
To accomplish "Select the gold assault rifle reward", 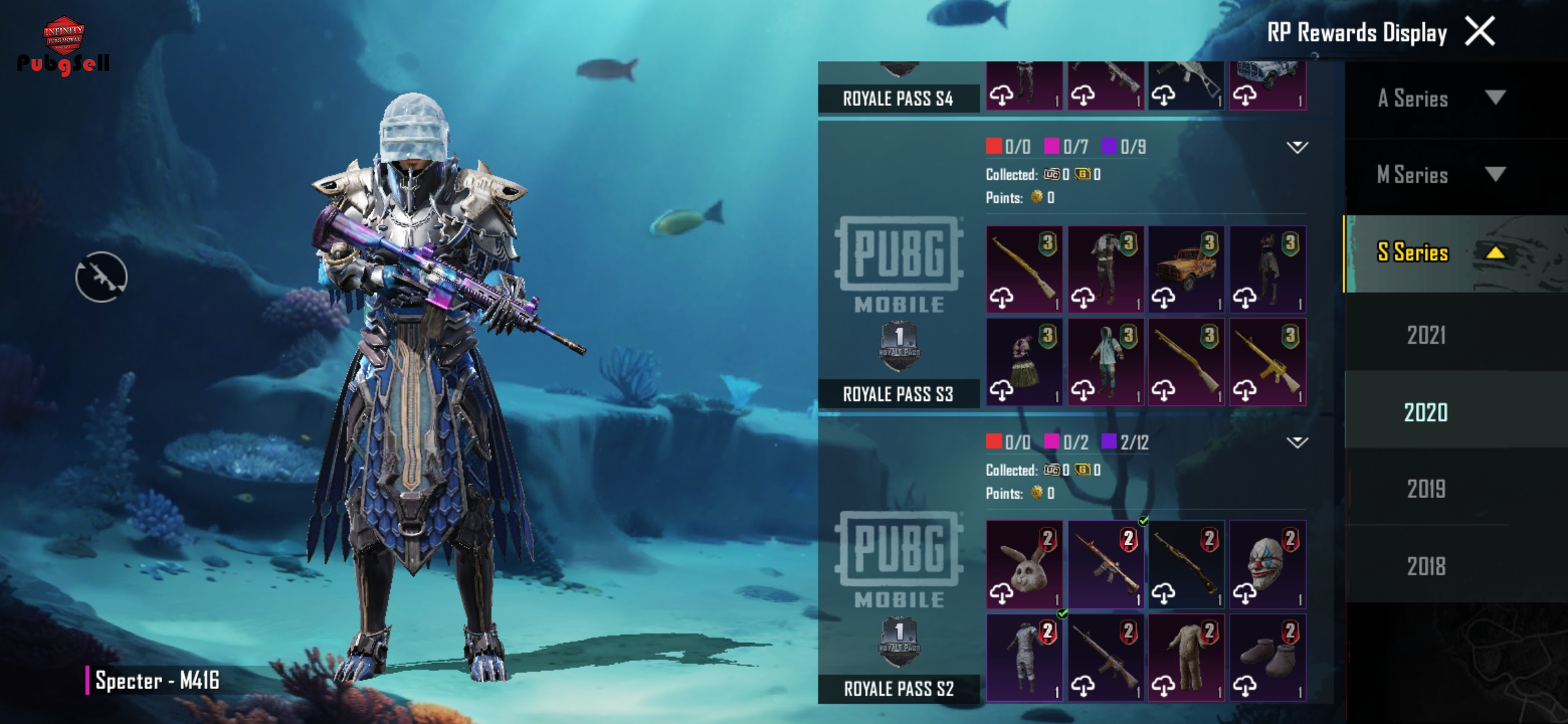I will point(1267,362).
